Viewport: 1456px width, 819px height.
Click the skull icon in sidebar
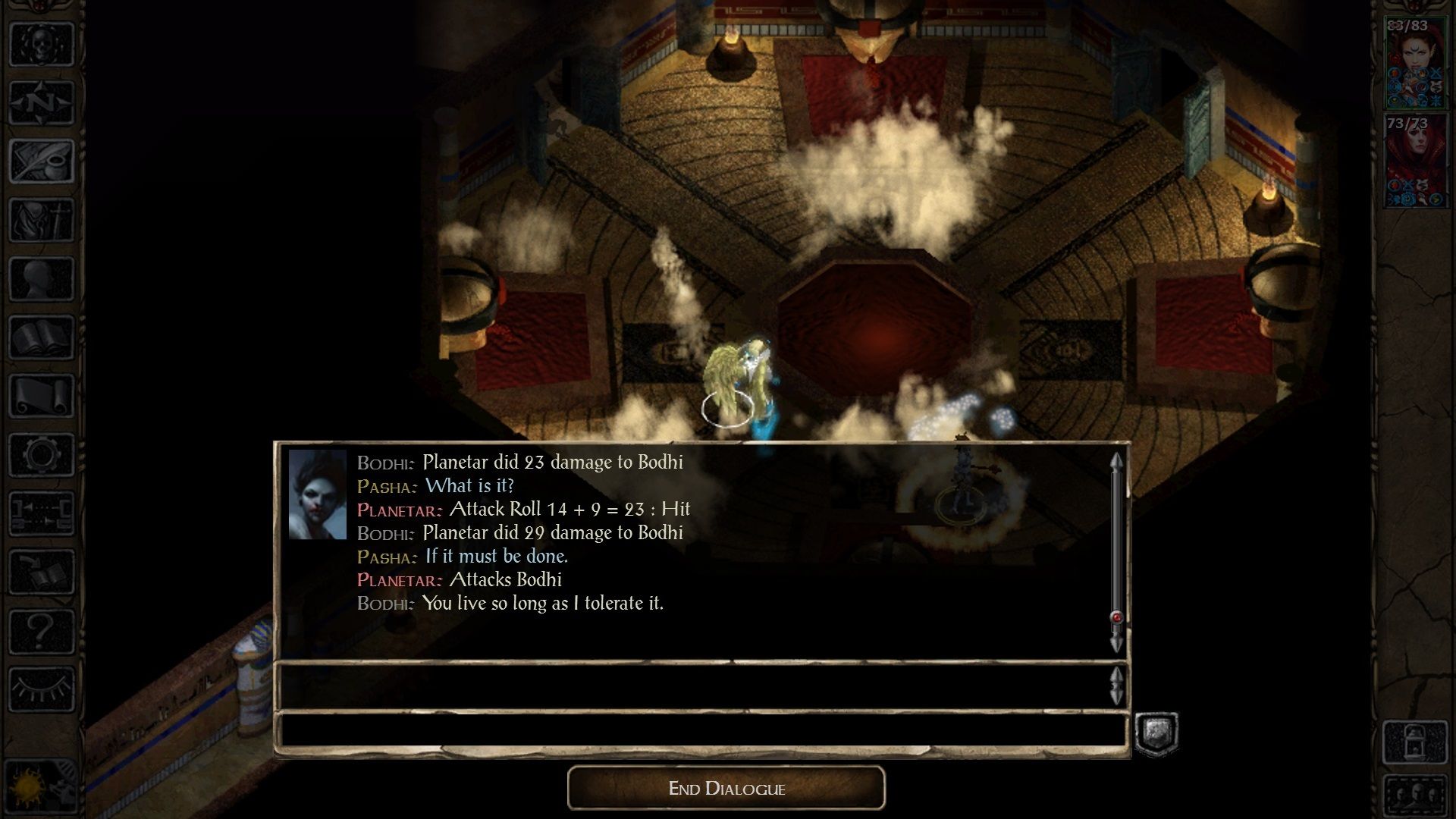coord(42,43)
